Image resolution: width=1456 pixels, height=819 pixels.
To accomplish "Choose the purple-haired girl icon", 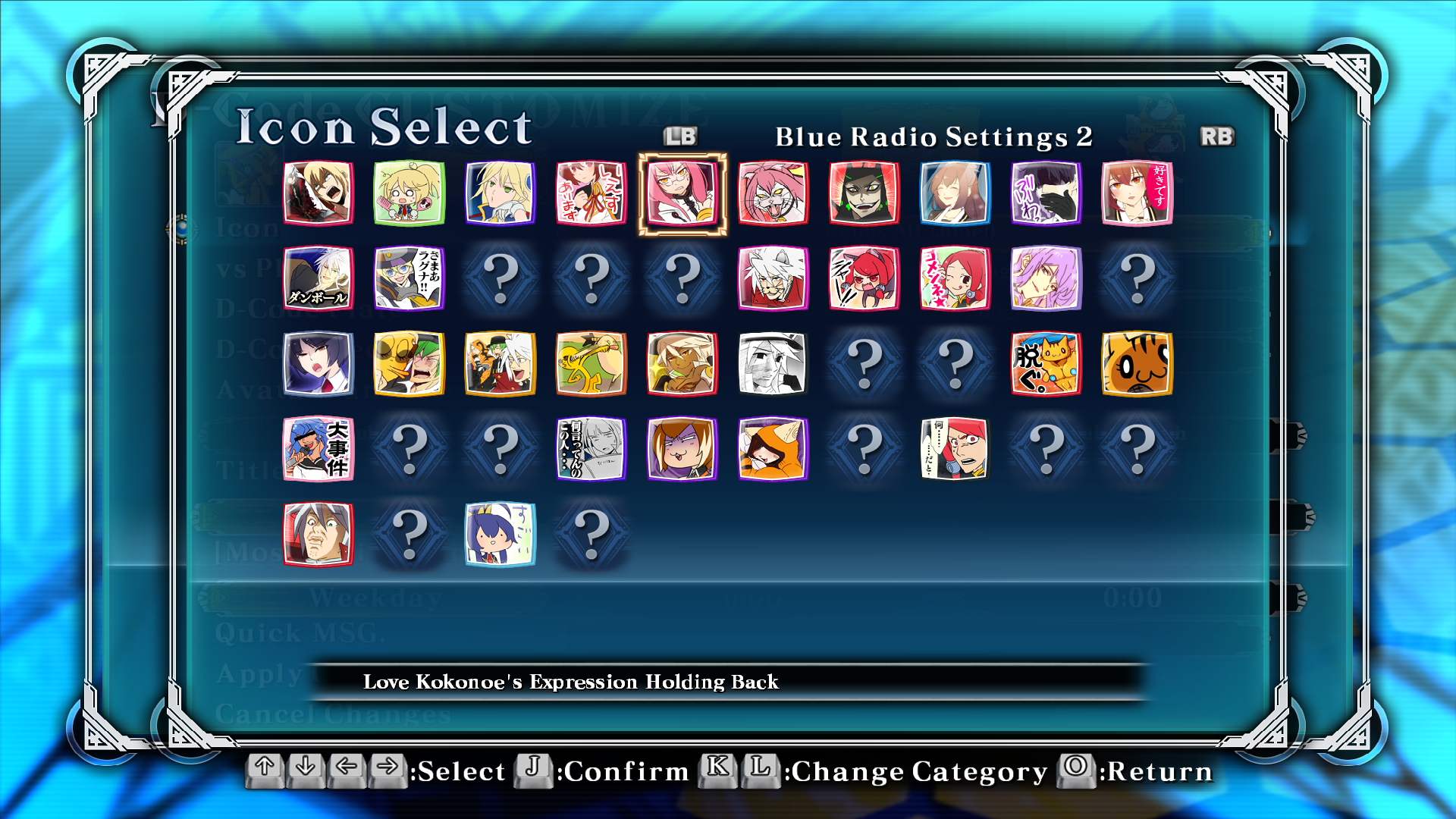I will [x=1046, y=278].
